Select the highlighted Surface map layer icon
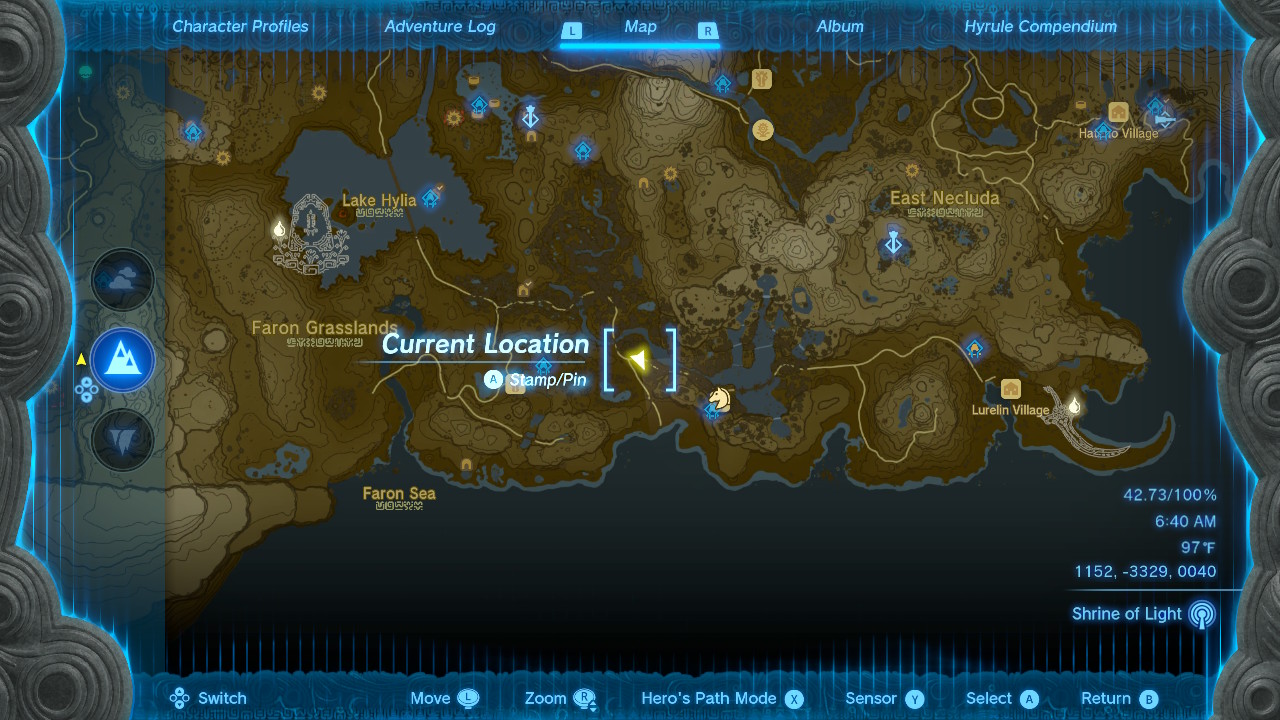1280x720 pixels. 122,360
